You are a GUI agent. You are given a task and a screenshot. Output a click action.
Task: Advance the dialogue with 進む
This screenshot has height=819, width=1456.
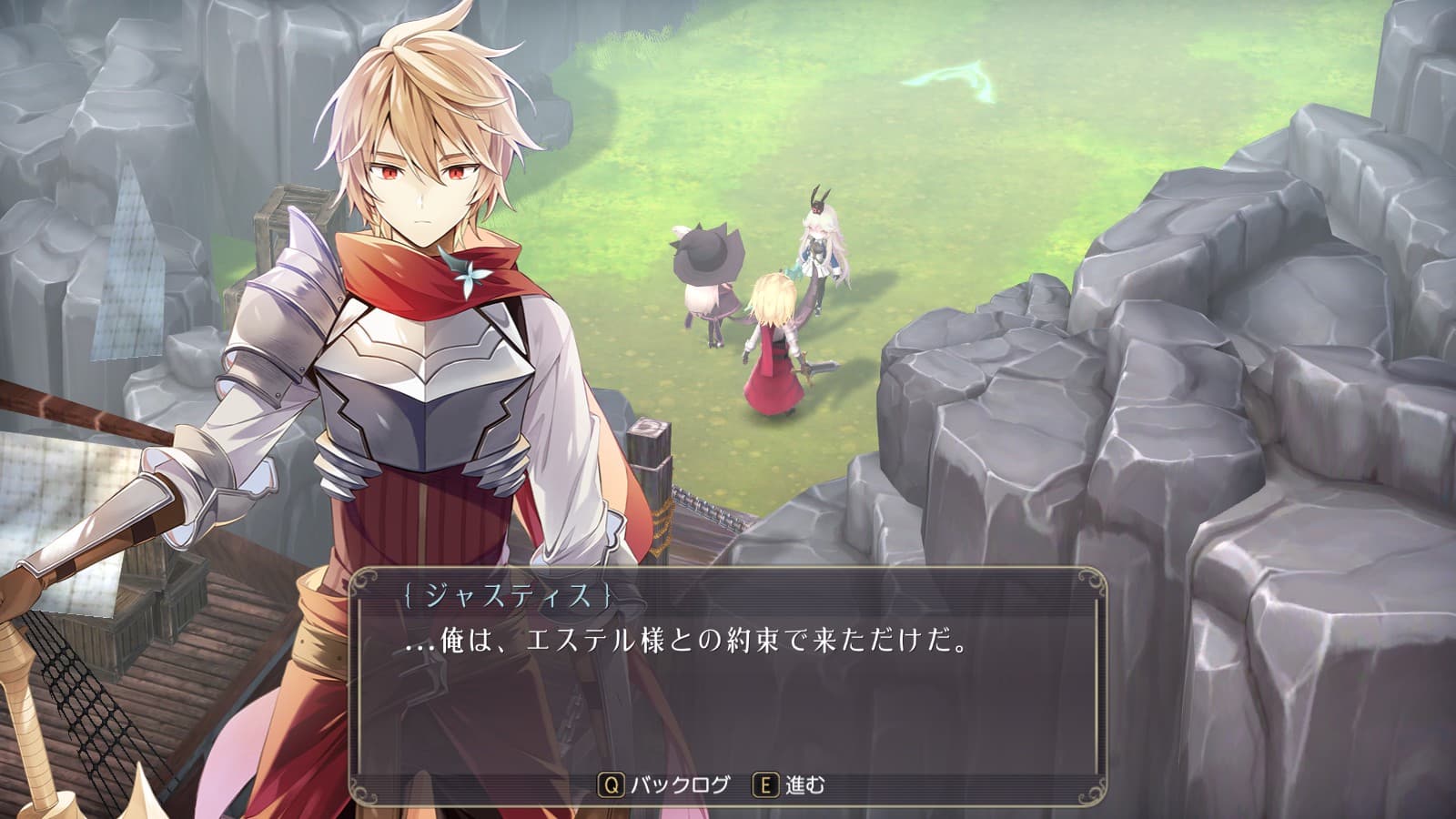click(x=790, y=784)
